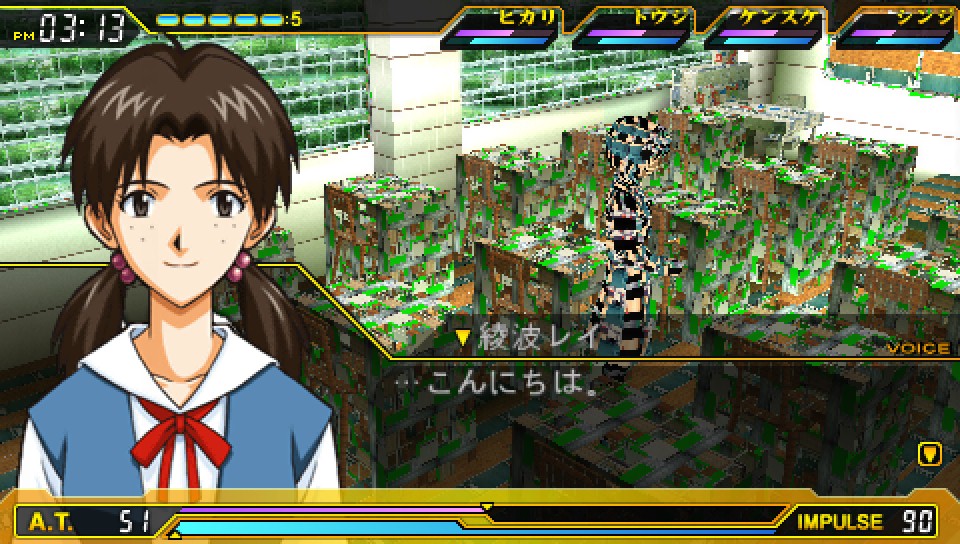Click the VOICE label on the dialogue box

[x=918, y=349]
